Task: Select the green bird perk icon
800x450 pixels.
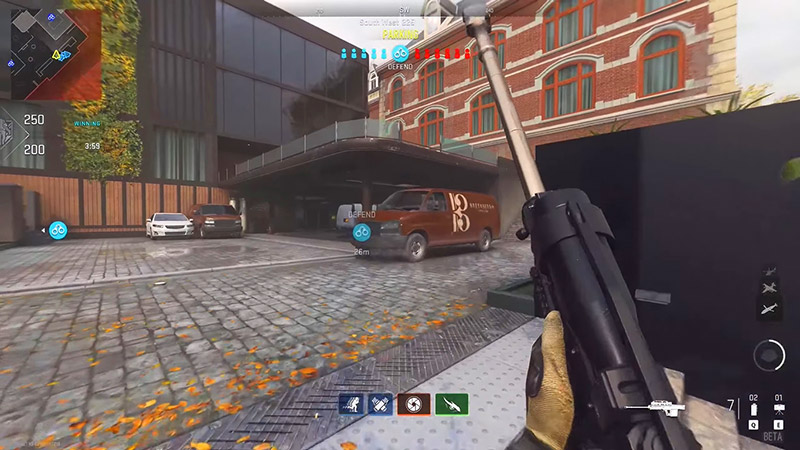Action: pos(451,405)
